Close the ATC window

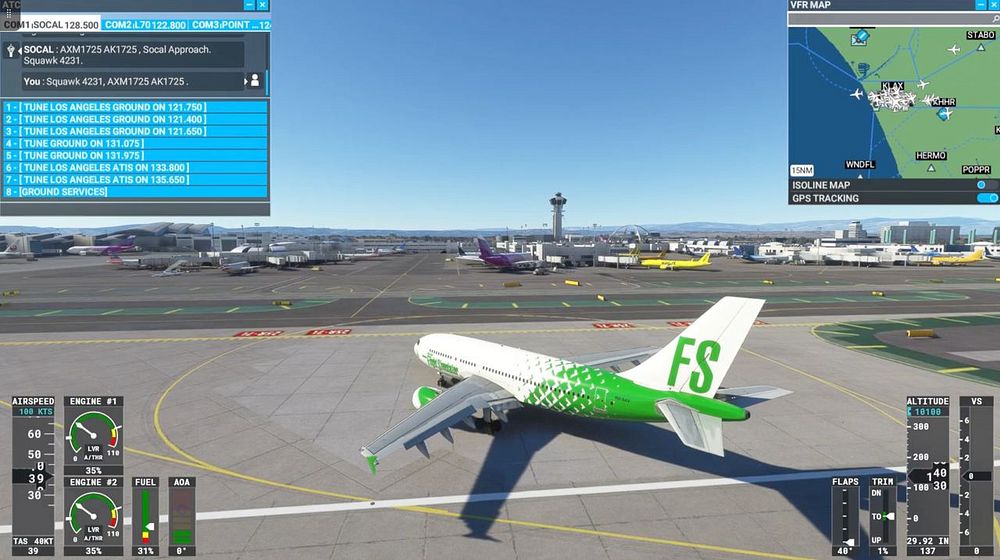pyautogui.click(x=263, y=5)
